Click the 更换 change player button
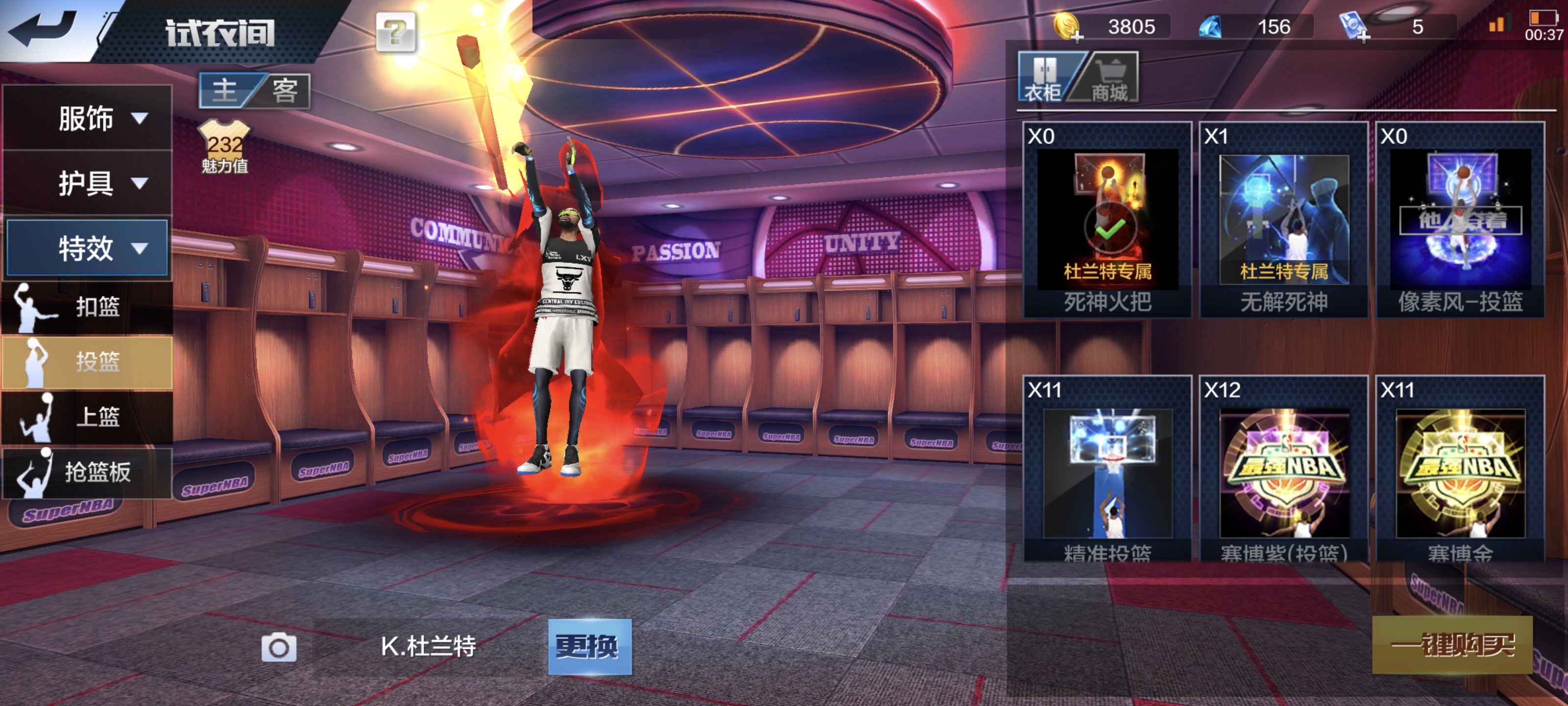This screenshot has height=706, width=1568. (x=589, y=646)
